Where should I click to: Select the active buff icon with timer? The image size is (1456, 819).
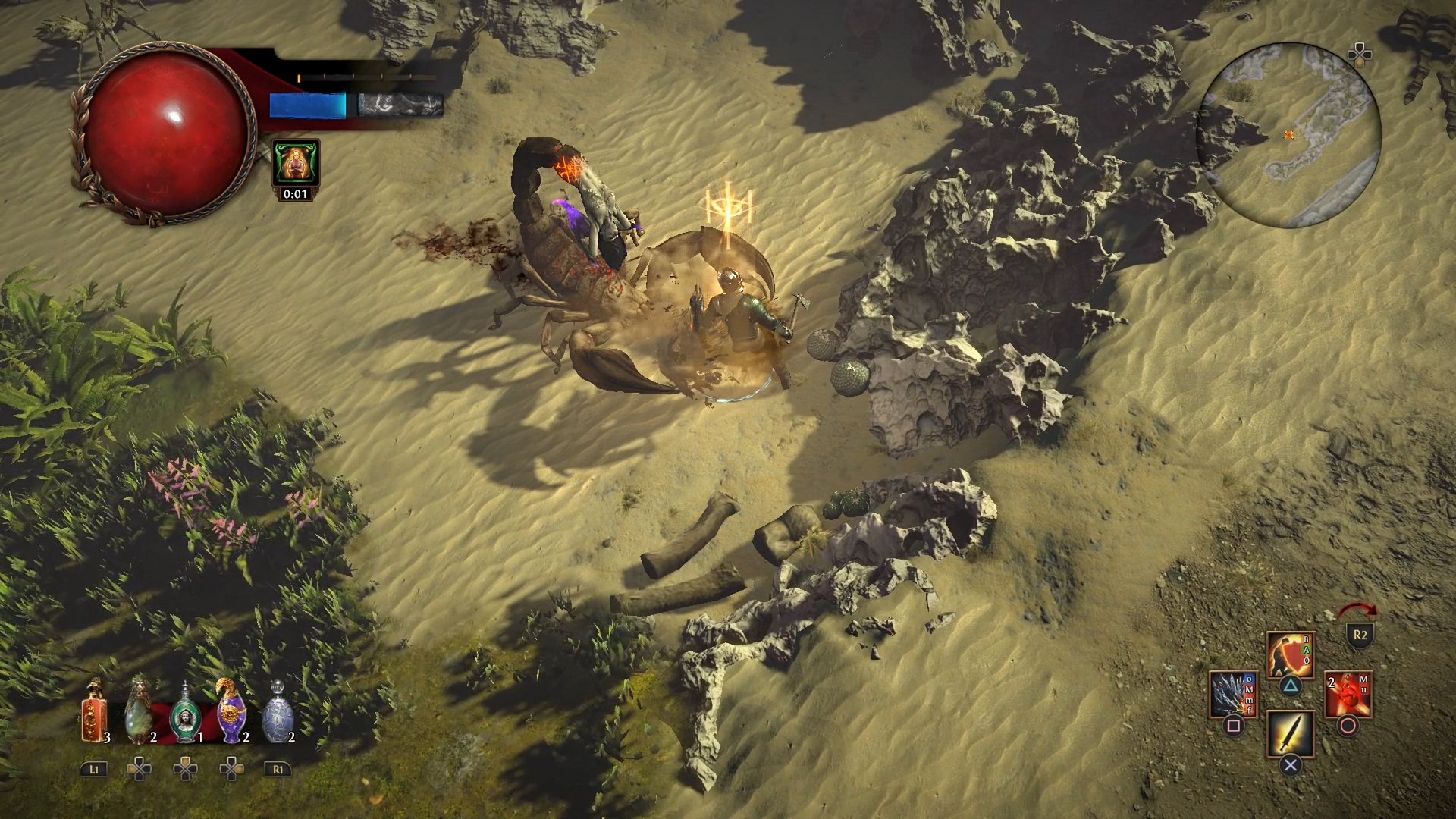pos(295,162)
